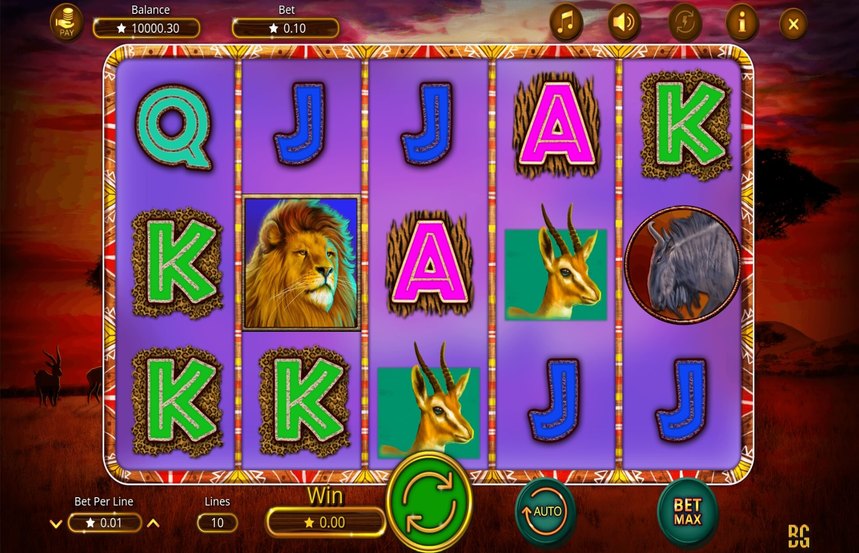859x553 pixels.
Task: Mute sound with the speaker icon
Action: pos(625,22)
